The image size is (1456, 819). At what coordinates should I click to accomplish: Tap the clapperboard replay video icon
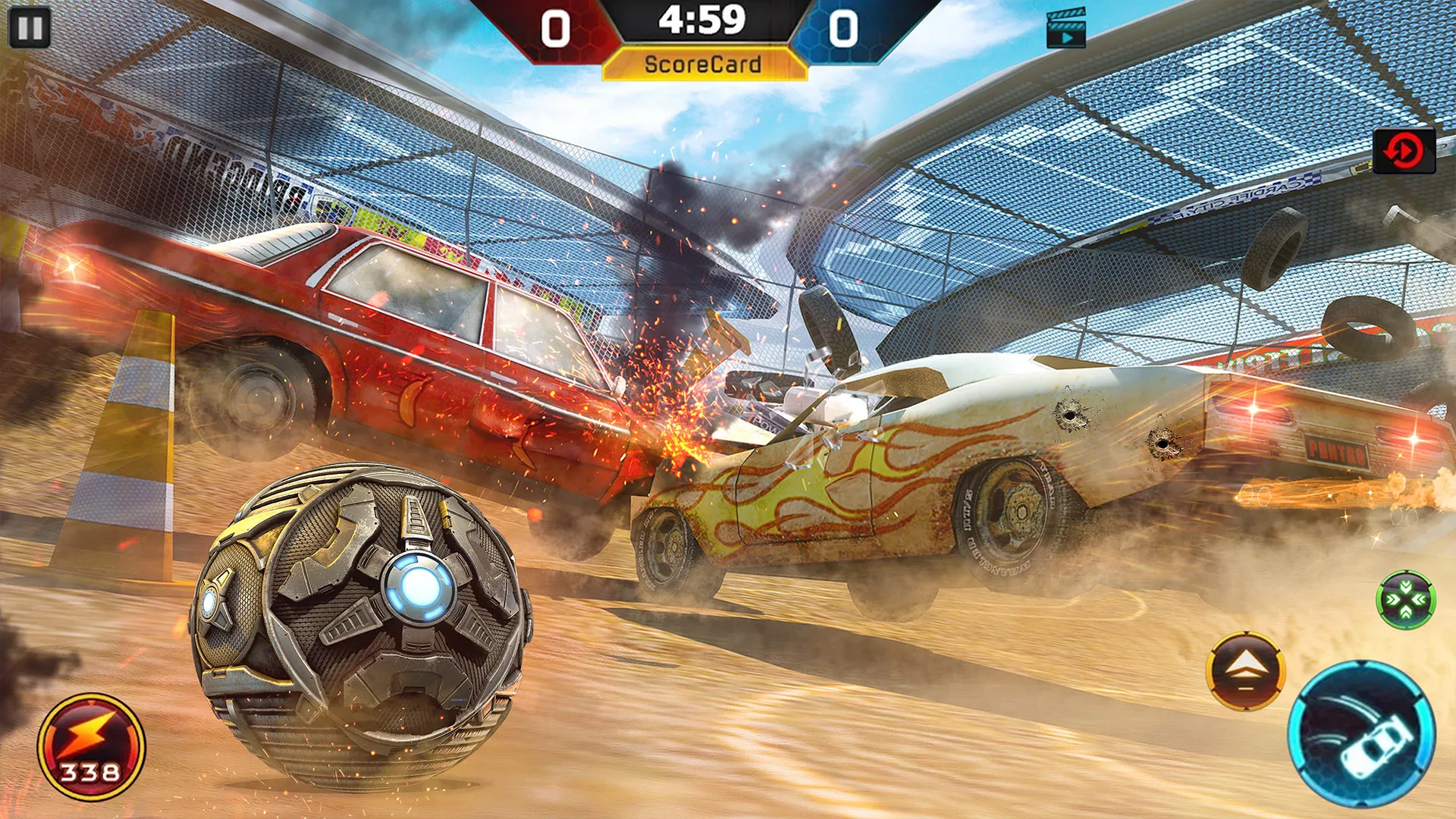pos(1065,29)
